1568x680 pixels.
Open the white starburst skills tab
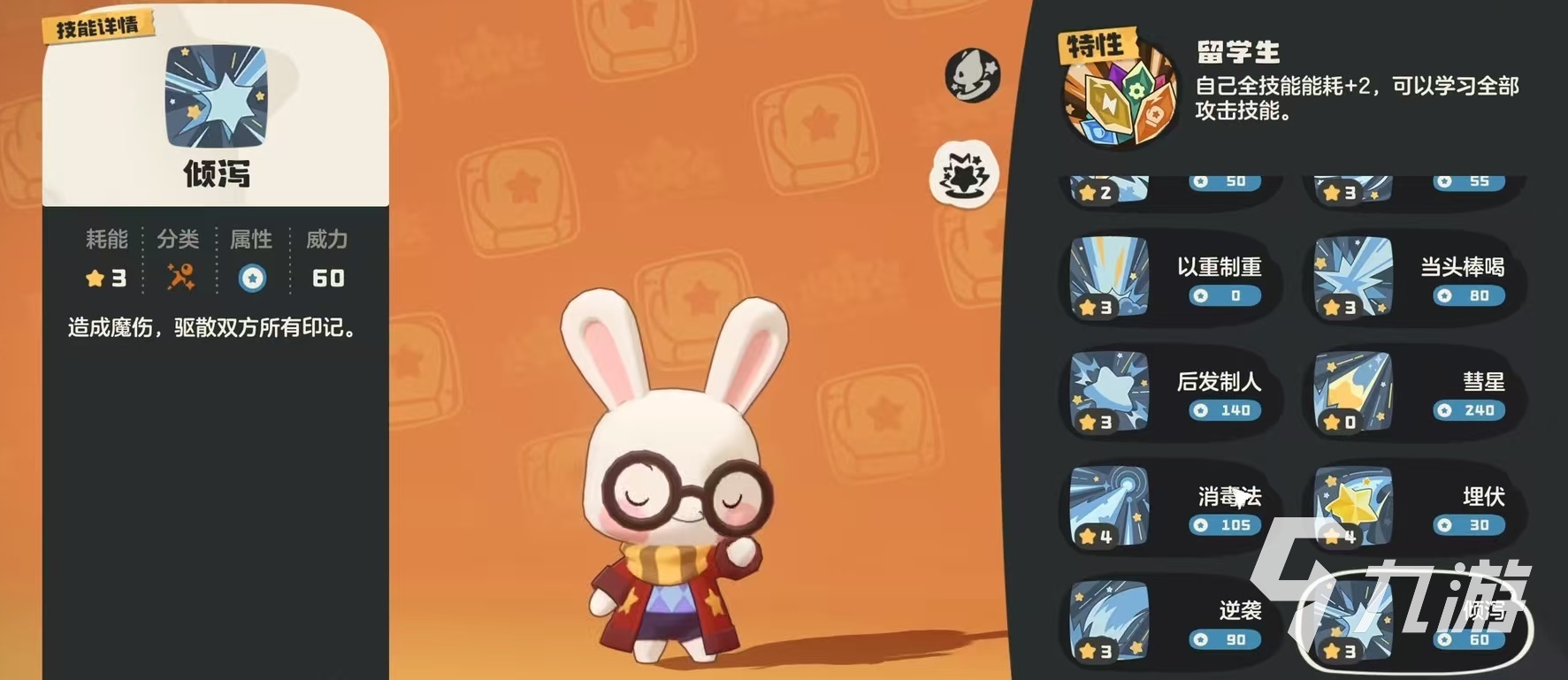coord(964,173)
